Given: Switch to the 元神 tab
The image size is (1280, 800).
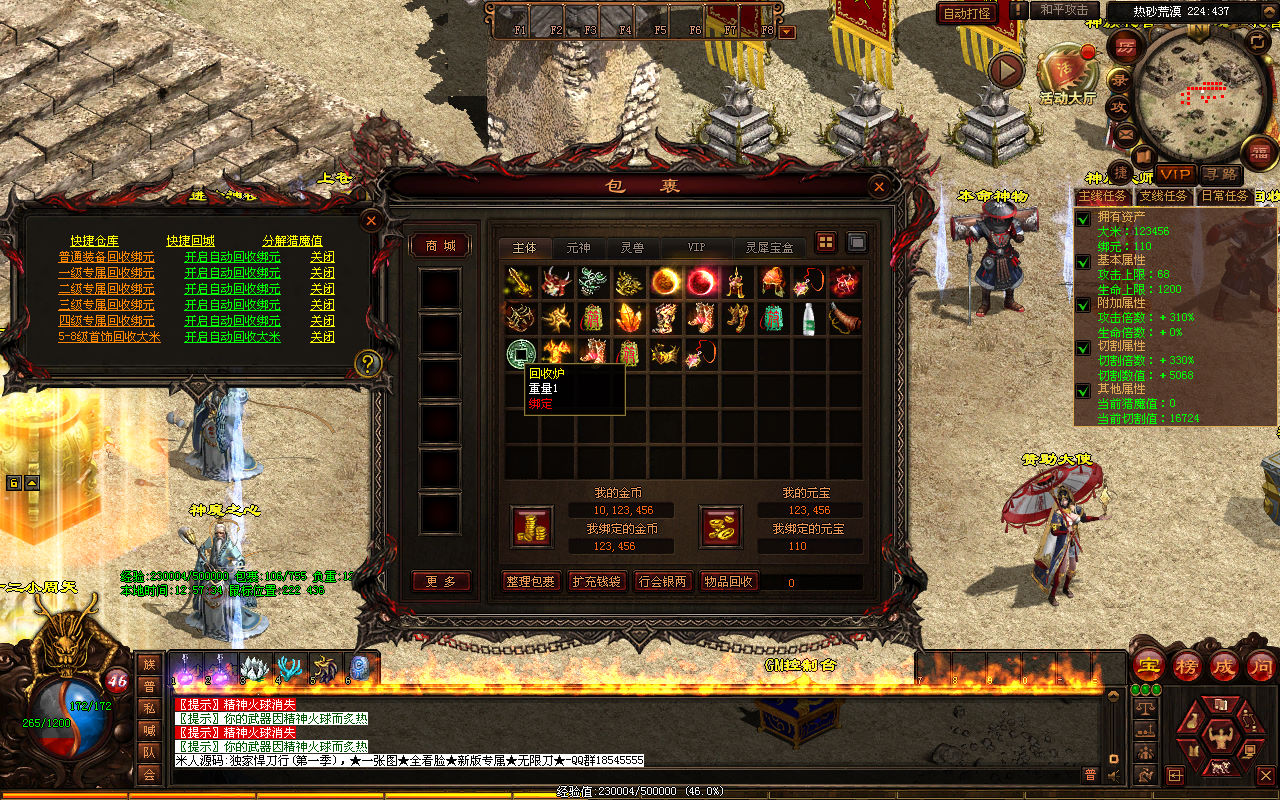Looking at the screenshot, I should click(578, 247).
